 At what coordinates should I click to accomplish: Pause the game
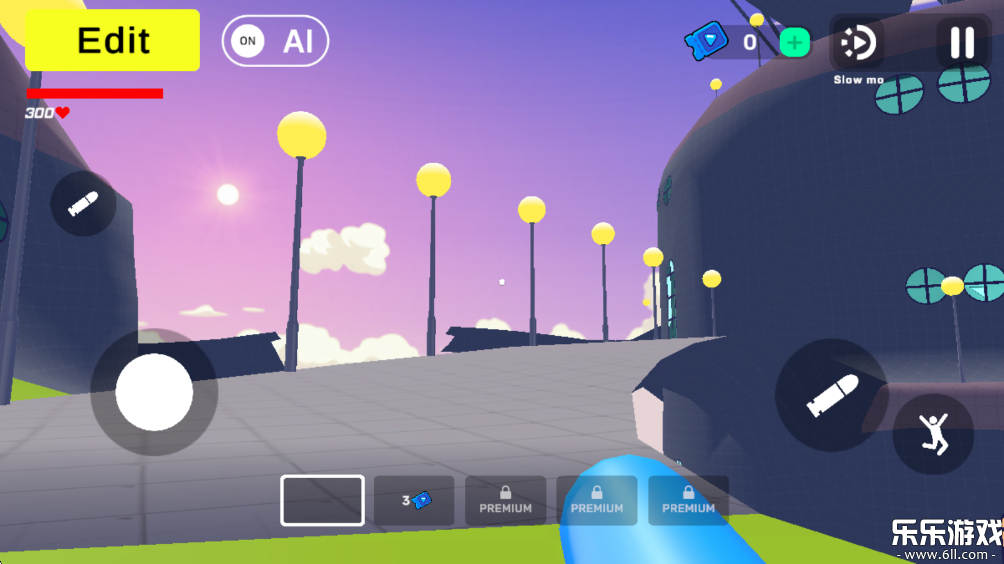pyautogui.click(x=962, y=43)
